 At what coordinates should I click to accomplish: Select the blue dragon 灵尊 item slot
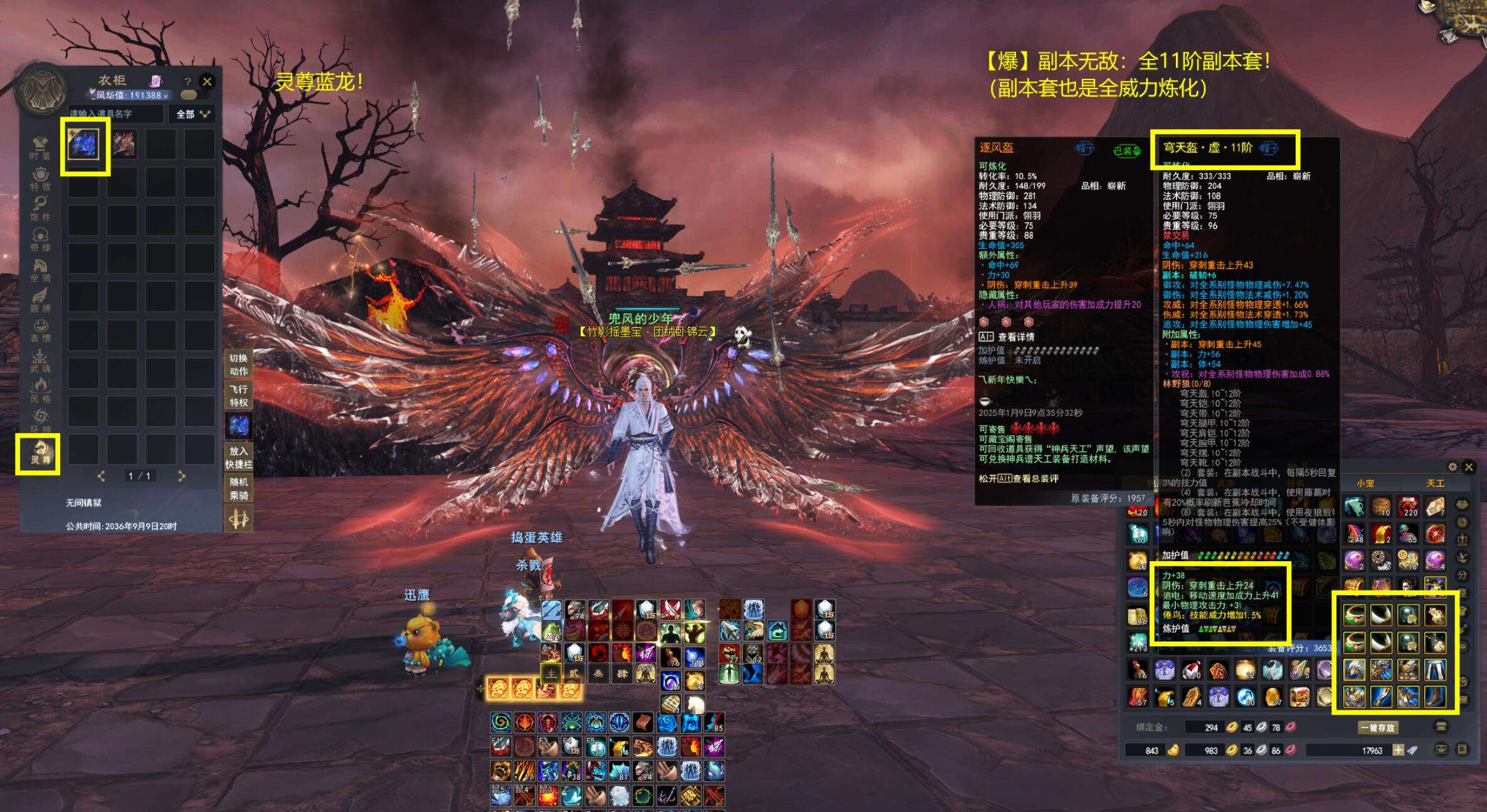(x=83, y=144)
